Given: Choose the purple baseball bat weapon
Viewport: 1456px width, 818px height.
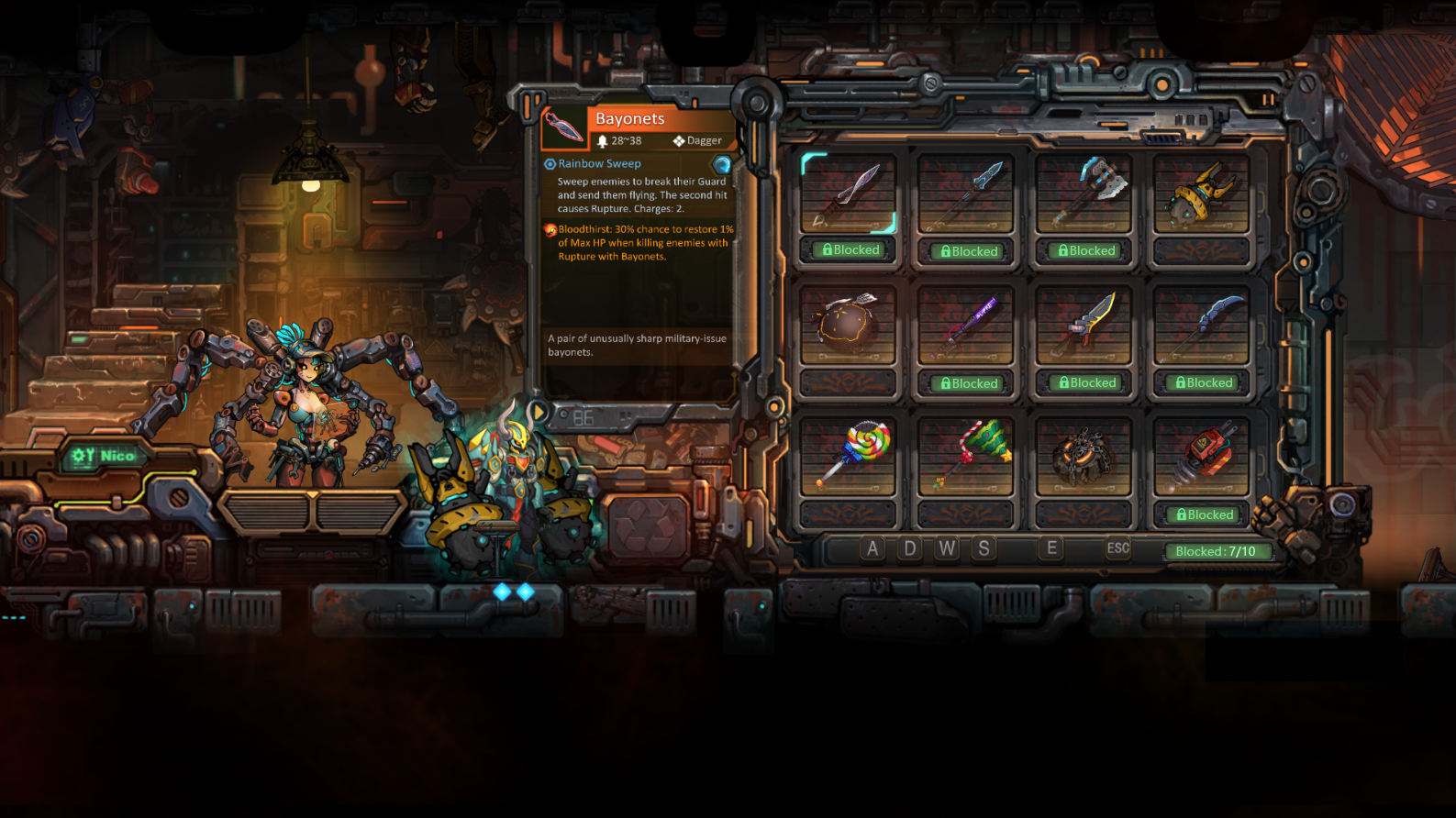Looking at the screenshot, I should click(x=965, y=325).
